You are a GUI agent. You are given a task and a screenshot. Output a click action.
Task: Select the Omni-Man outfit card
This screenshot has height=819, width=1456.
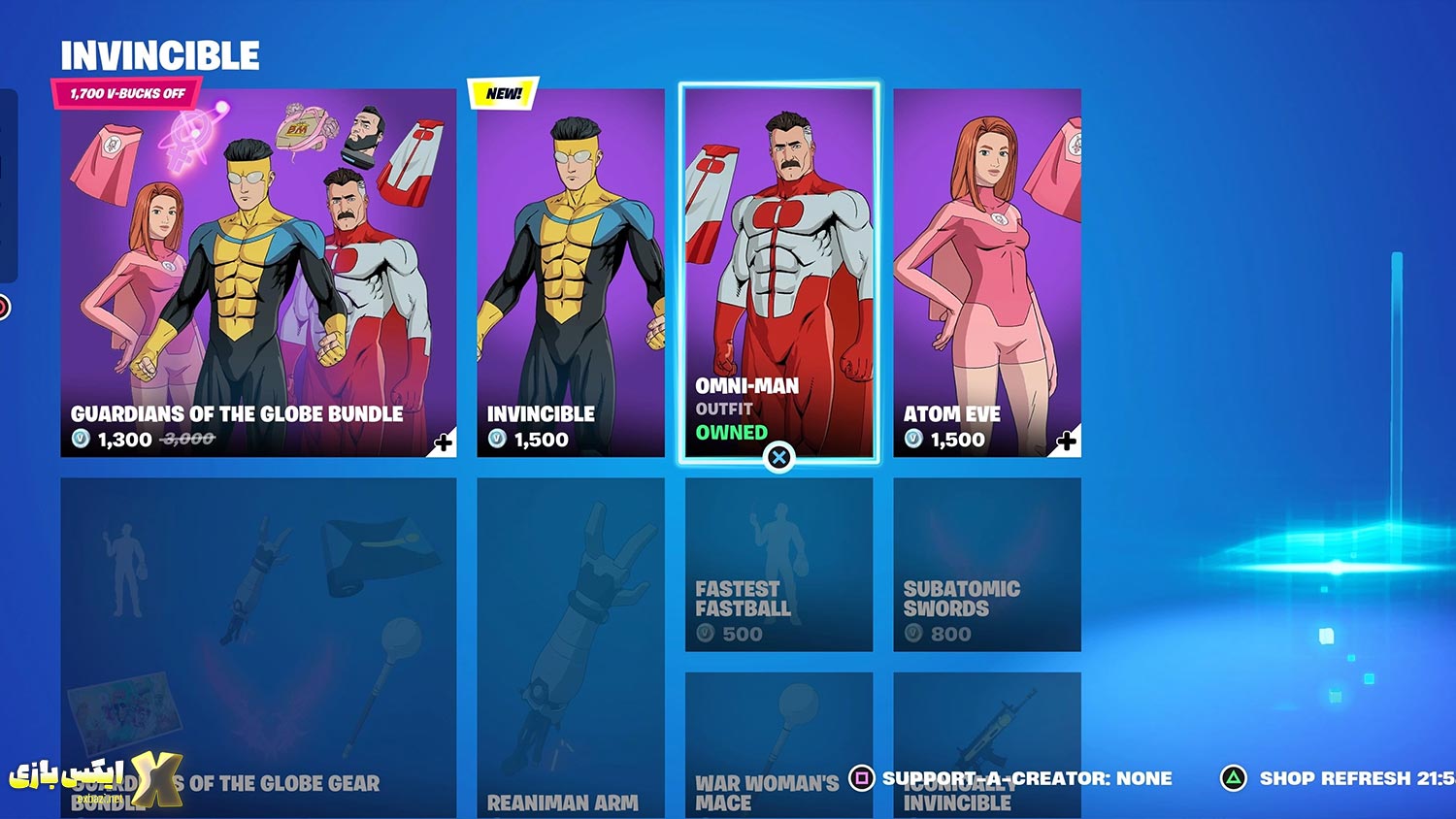click(778, 262)
